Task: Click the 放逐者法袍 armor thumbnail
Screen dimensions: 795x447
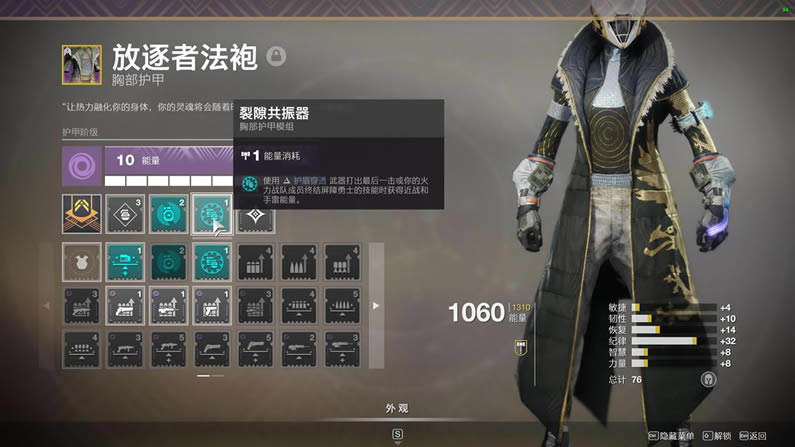Action: (81, 63)
